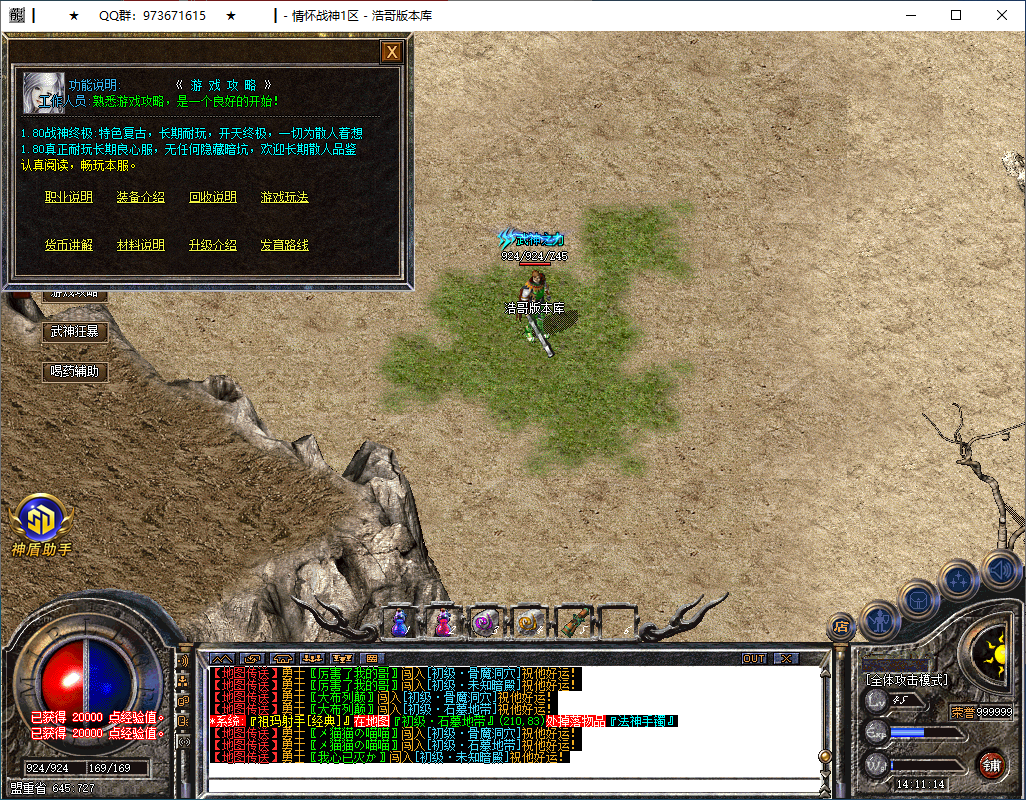Open the 游戏玩法 link
1026x800 pixels.
tap(285, 197)
